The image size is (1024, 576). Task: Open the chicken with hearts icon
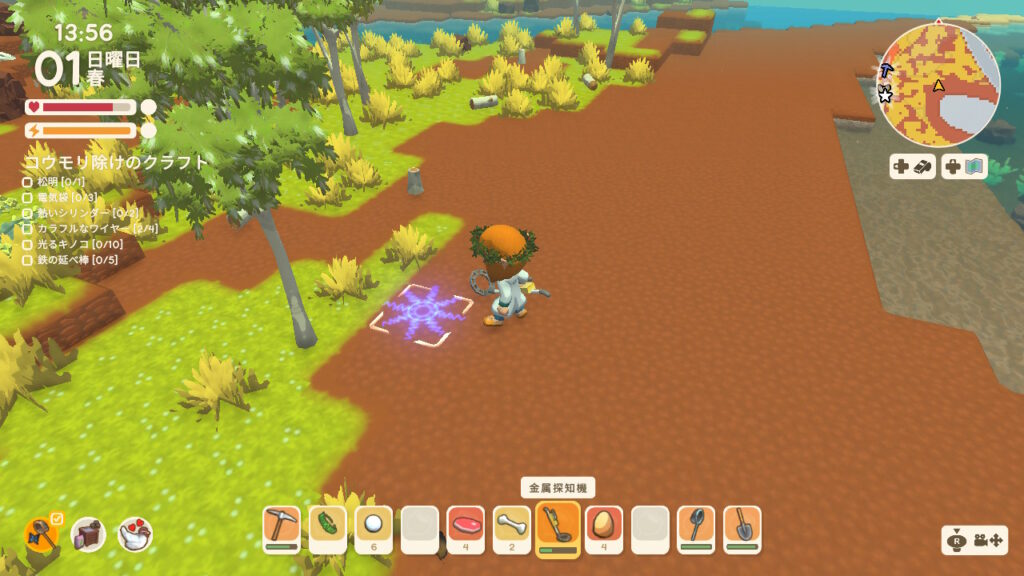click(x=135, y=535)
